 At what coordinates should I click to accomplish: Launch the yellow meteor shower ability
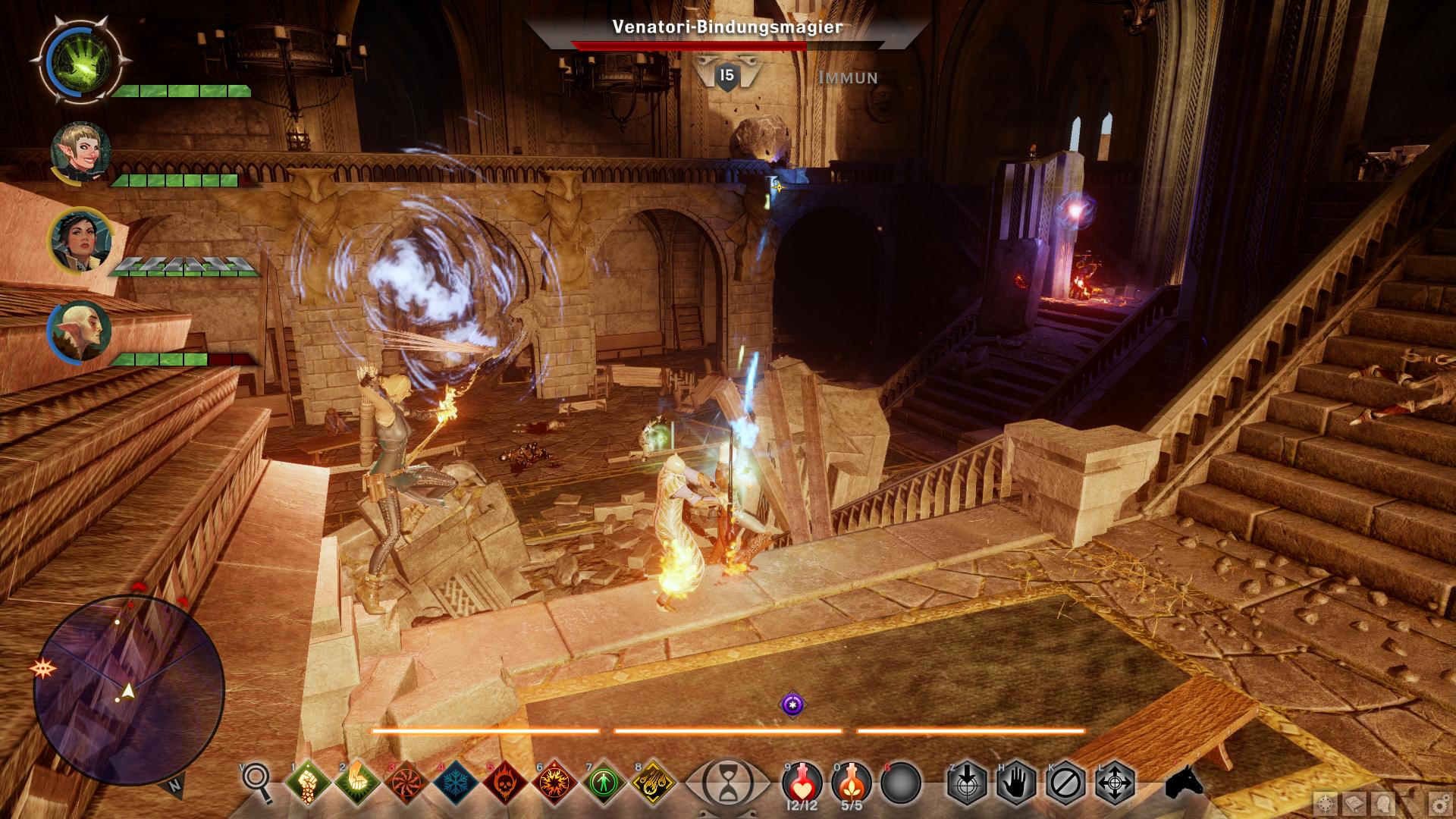[x=653, y=781]
